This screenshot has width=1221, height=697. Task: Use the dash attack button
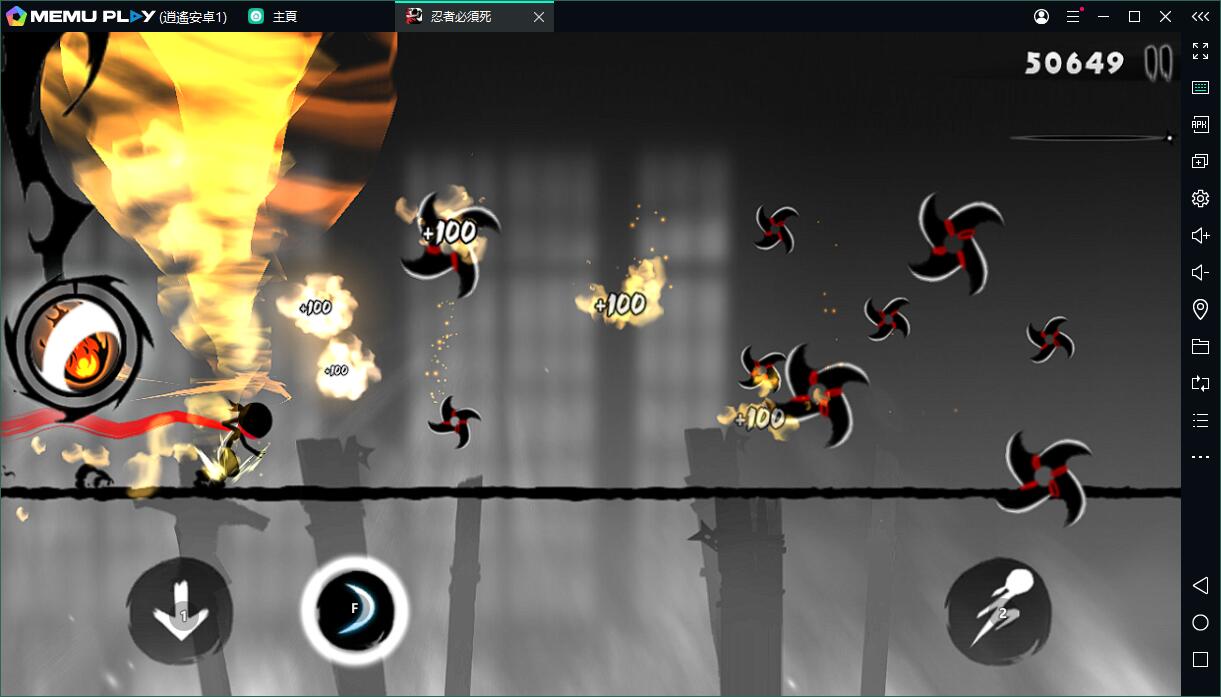click(x=997, y=611)
